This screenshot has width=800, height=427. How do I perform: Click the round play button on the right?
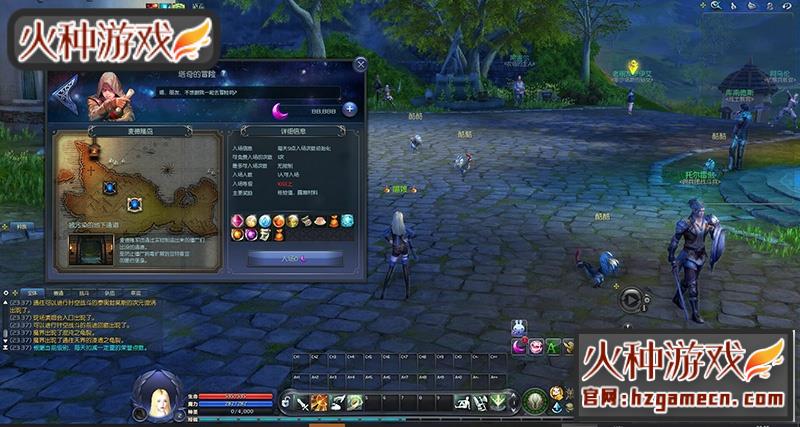point(630,298)
